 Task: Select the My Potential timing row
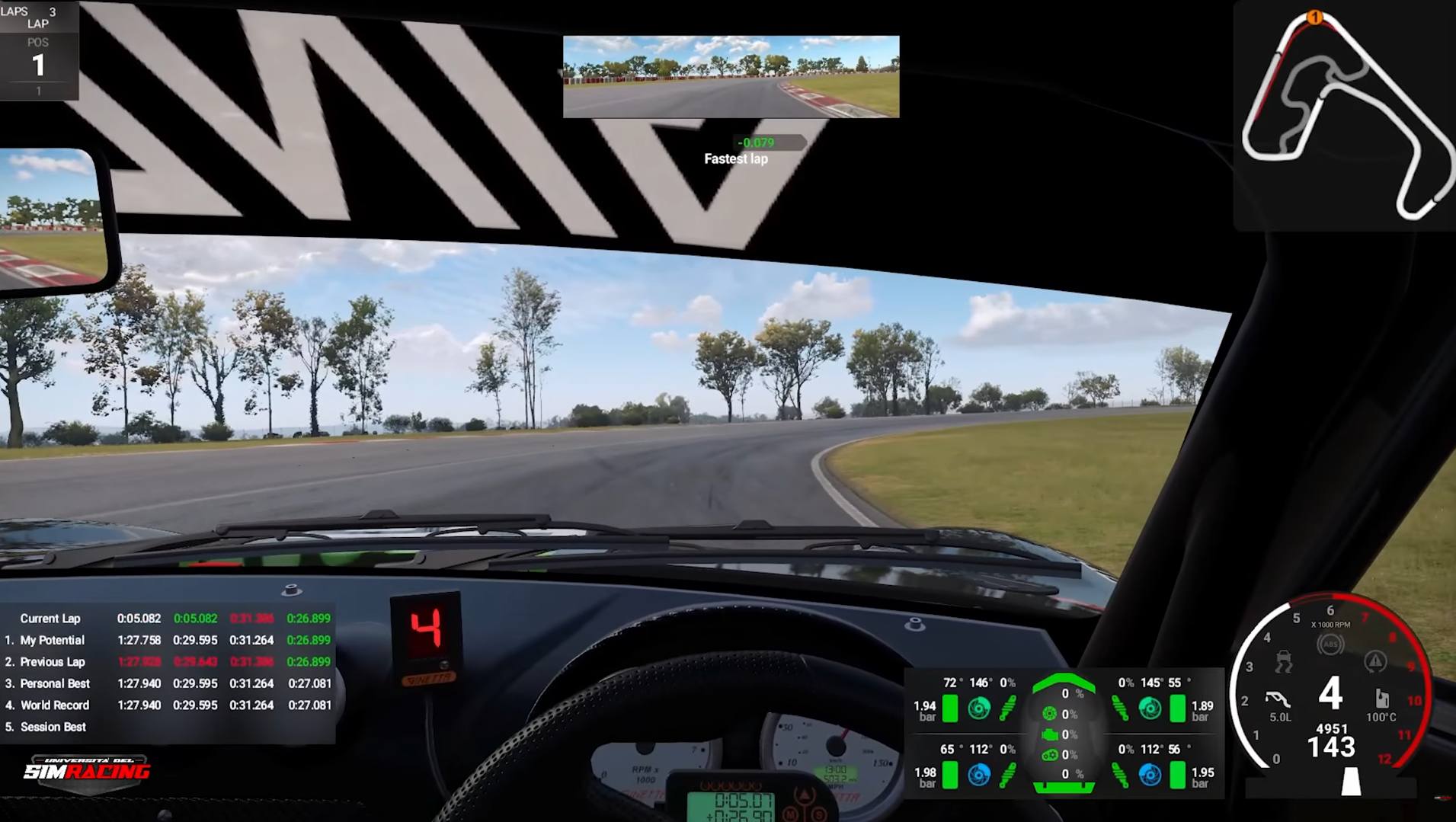coord(53,640)
